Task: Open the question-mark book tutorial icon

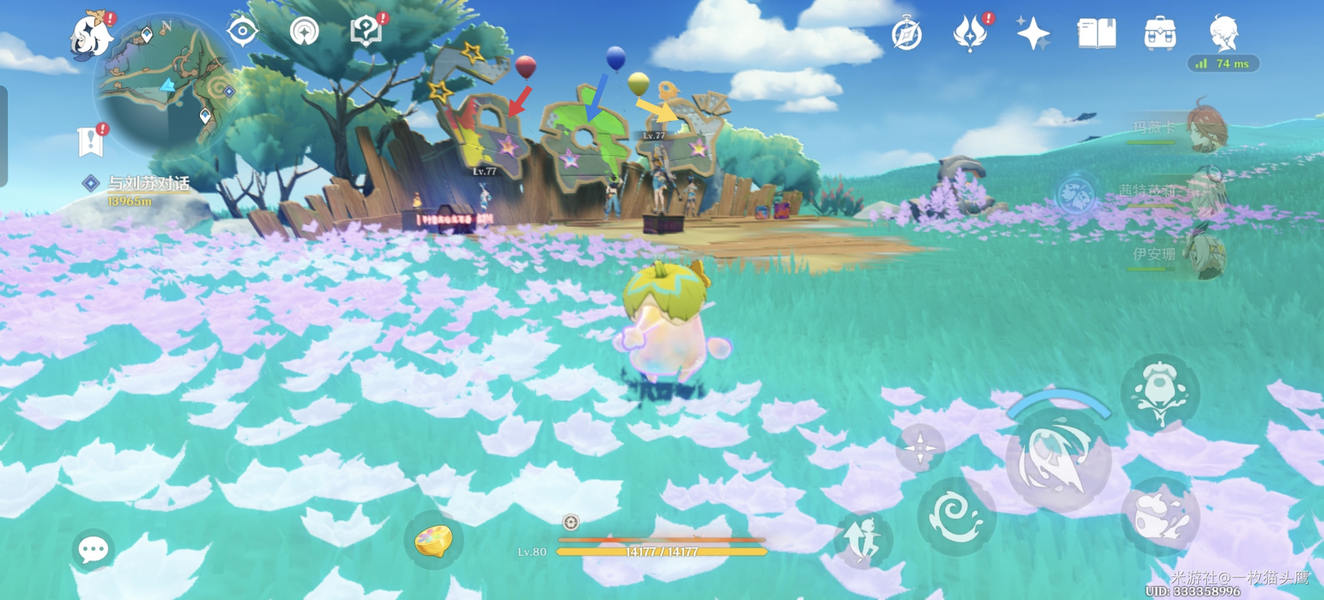Action: point(366,31)
